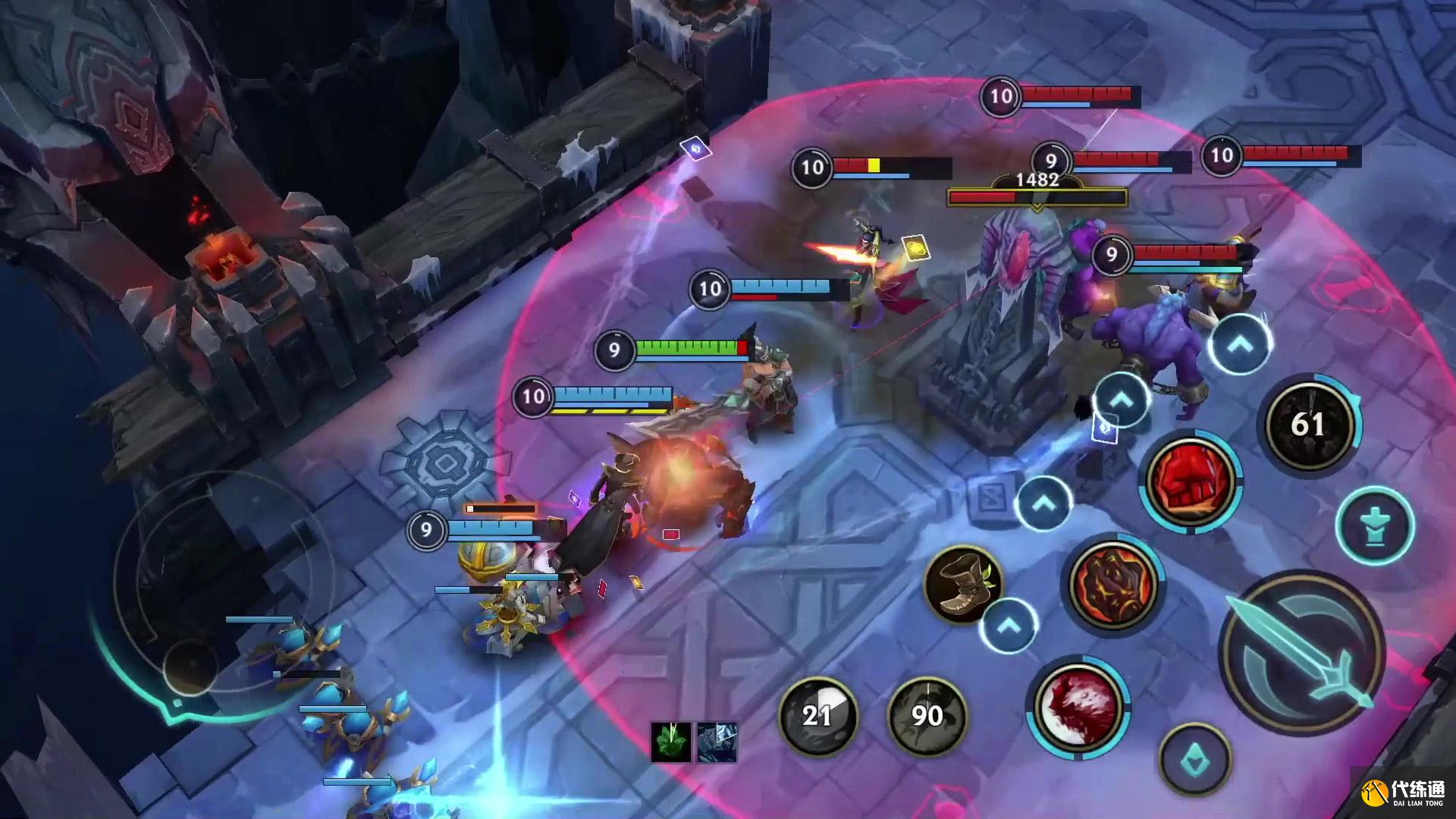Activate the red fist ability
The width and height of the screenshot is (1456, 819).
coord(1190,481)
